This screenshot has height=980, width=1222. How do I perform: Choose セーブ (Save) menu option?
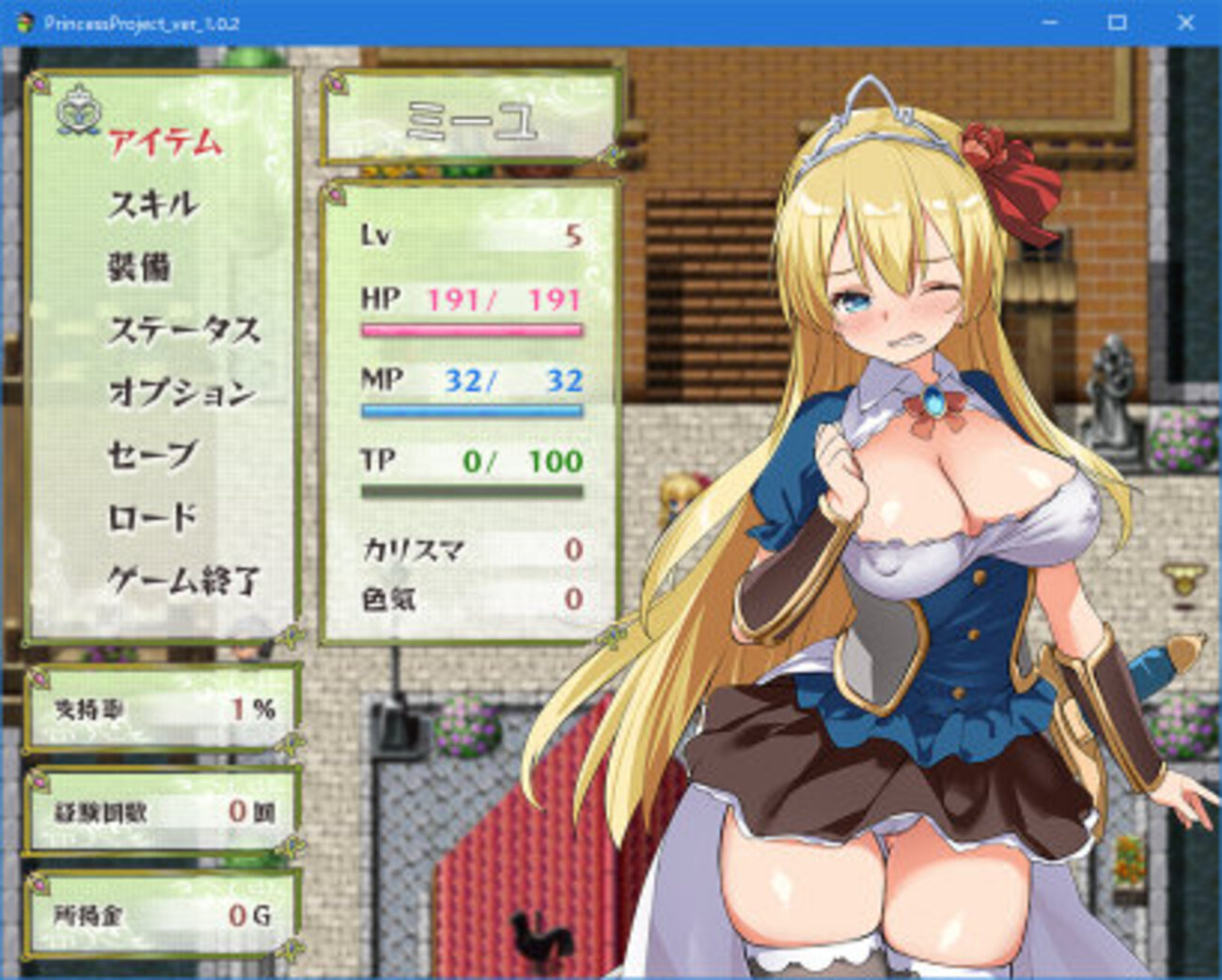point(152,455)
